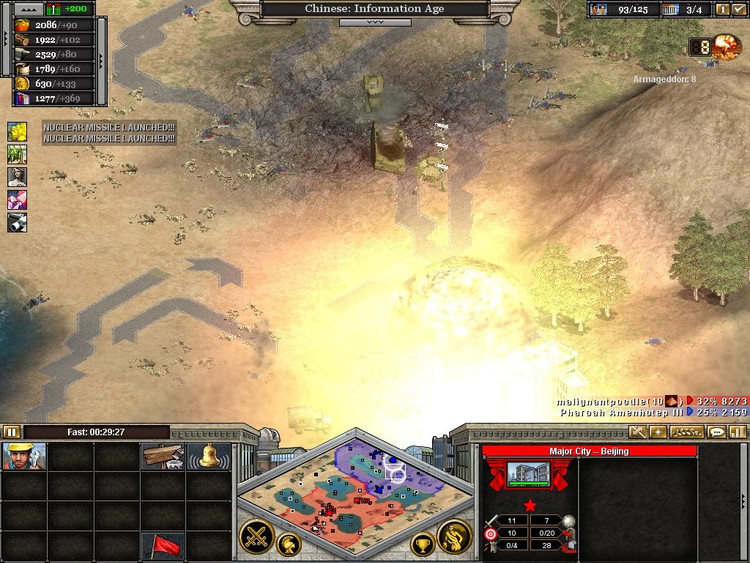Click the checkmark button in the top corner
The image size is (750, 563).
coord(738,9)
